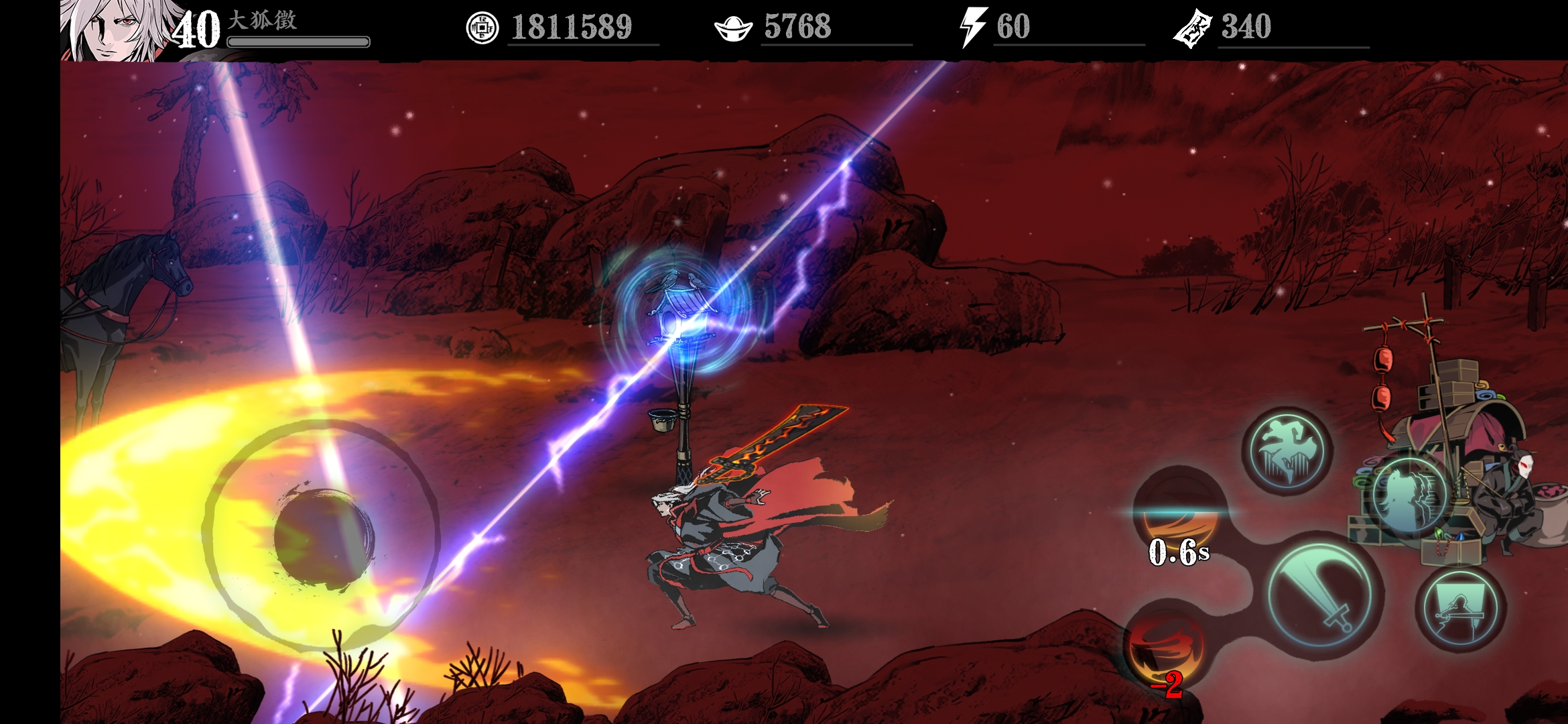Open the white-haired character portrait
The height and width of the screenshot is (724, 1568).
(x=114, y=30)
